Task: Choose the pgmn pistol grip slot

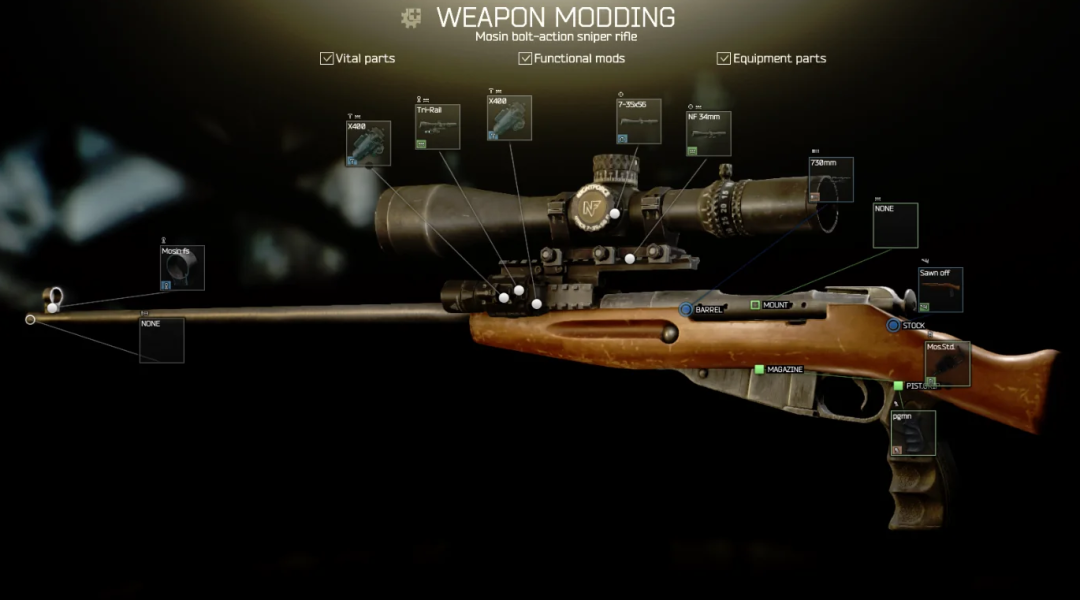Action: pos(913,433)
